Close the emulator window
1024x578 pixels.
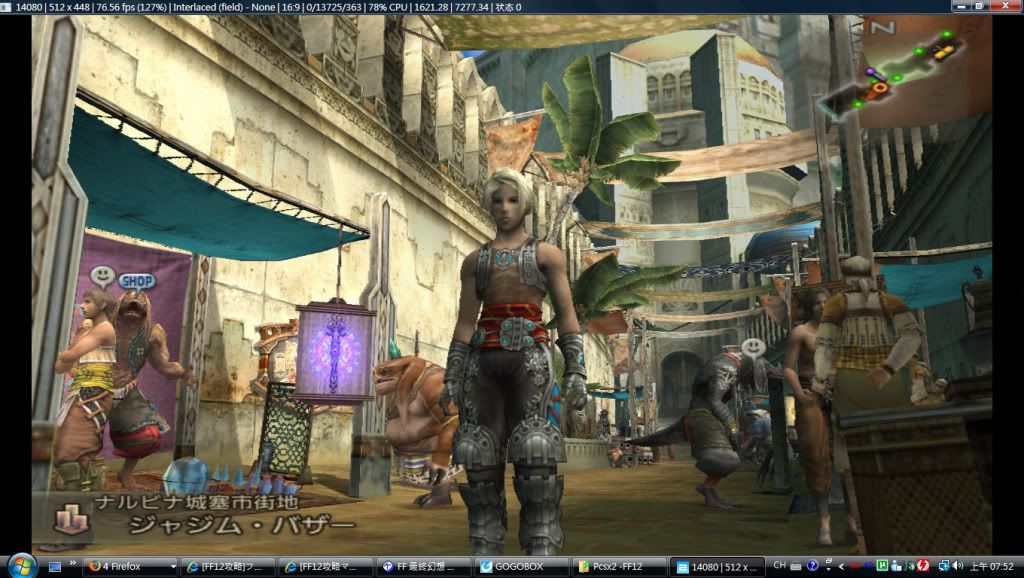coord(1010,6)
